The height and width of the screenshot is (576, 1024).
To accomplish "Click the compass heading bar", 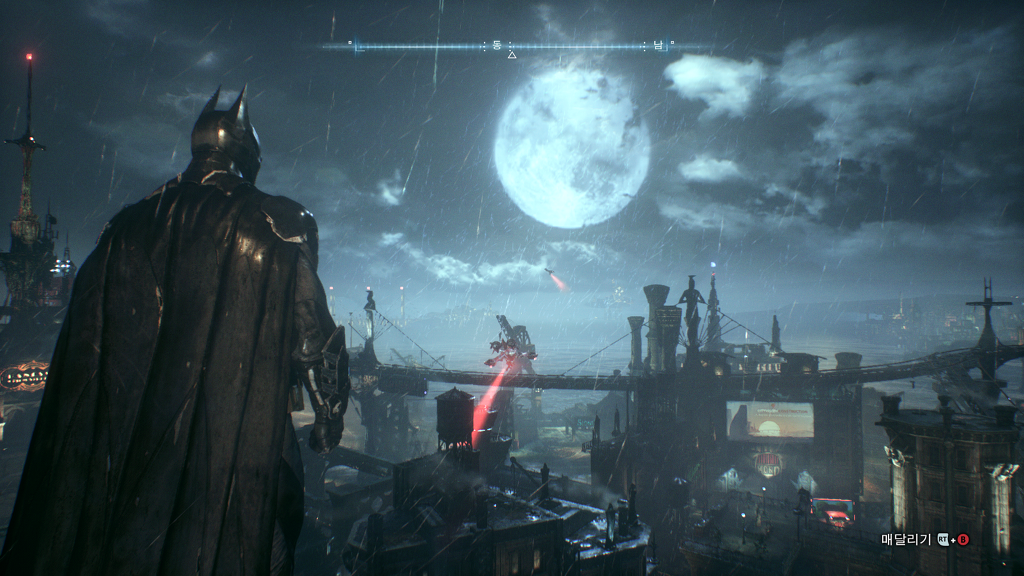I will click(511, 46).
